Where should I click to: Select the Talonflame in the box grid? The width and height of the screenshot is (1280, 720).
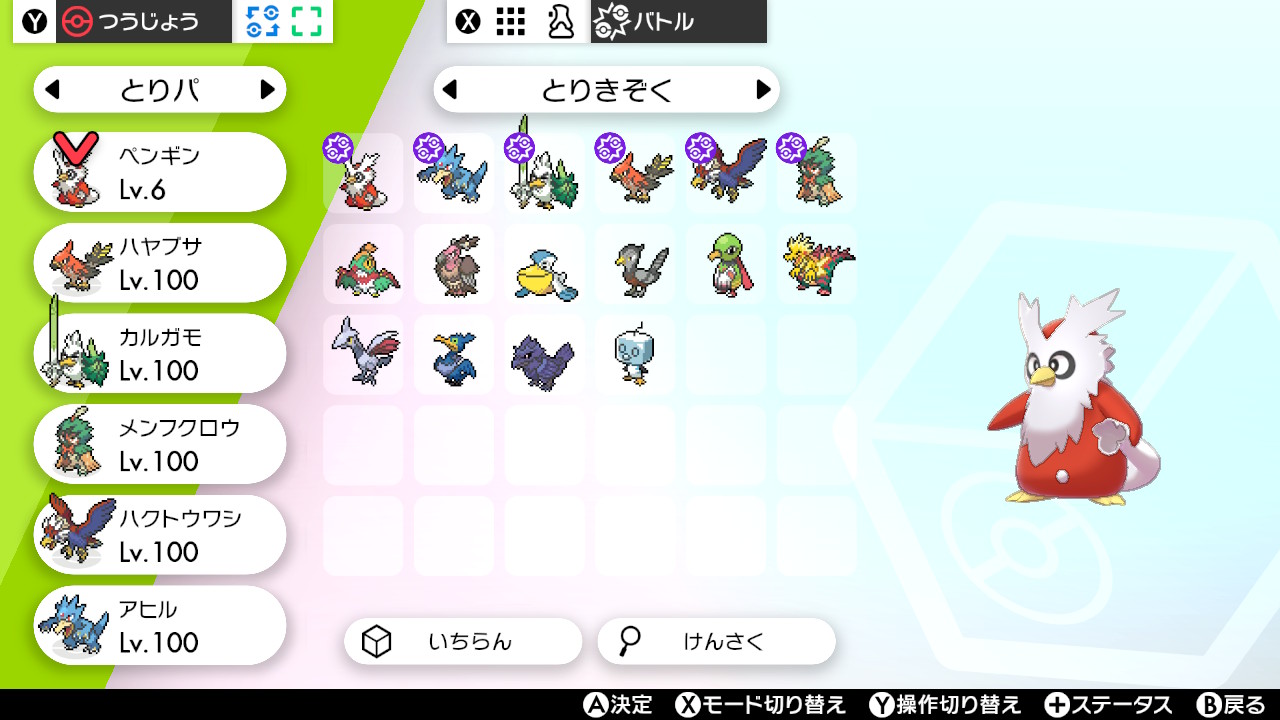634,171
